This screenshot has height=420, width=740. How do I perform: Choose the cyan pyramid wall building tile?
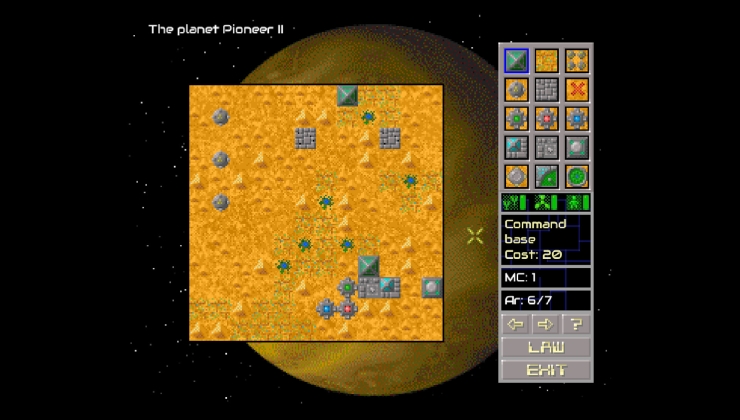coord(517,148)
